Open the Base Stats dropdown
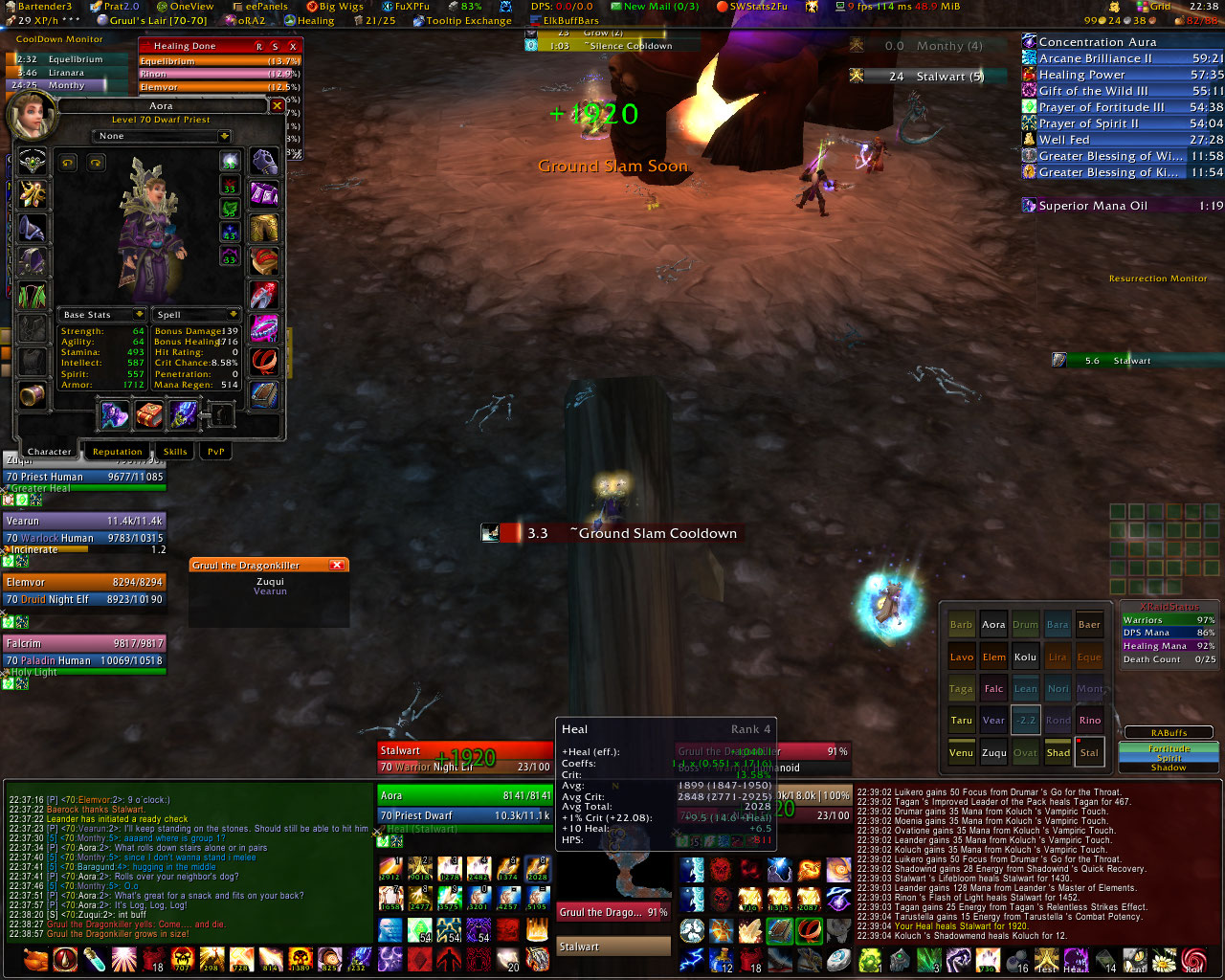 point(139,315)
